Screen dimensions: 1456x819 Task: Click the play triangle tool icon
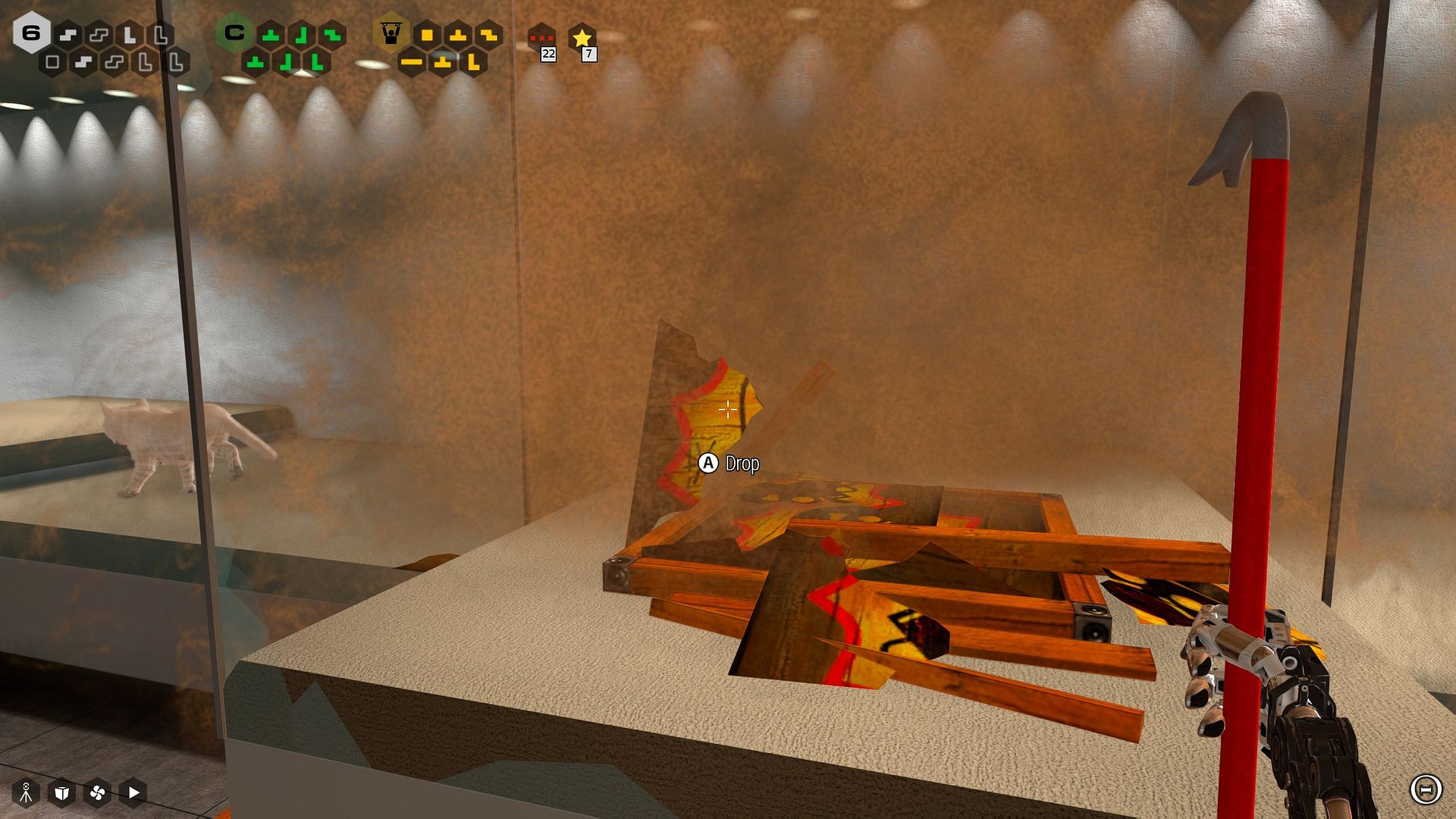click(x=133, y=792)
